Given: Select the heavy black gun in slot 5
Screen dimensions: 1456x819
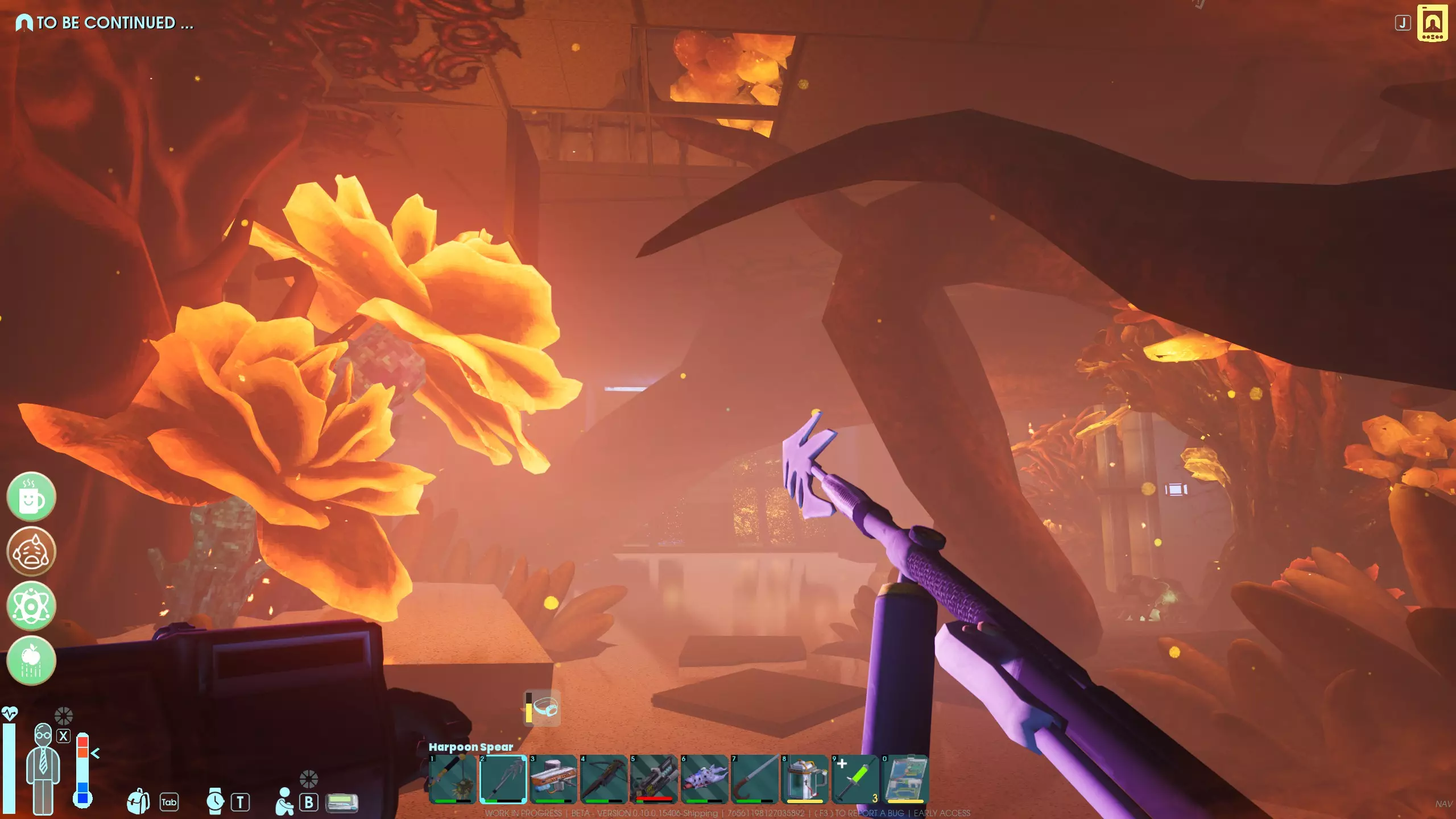Looking at the screenshot, I should click(x=653, y=779).
